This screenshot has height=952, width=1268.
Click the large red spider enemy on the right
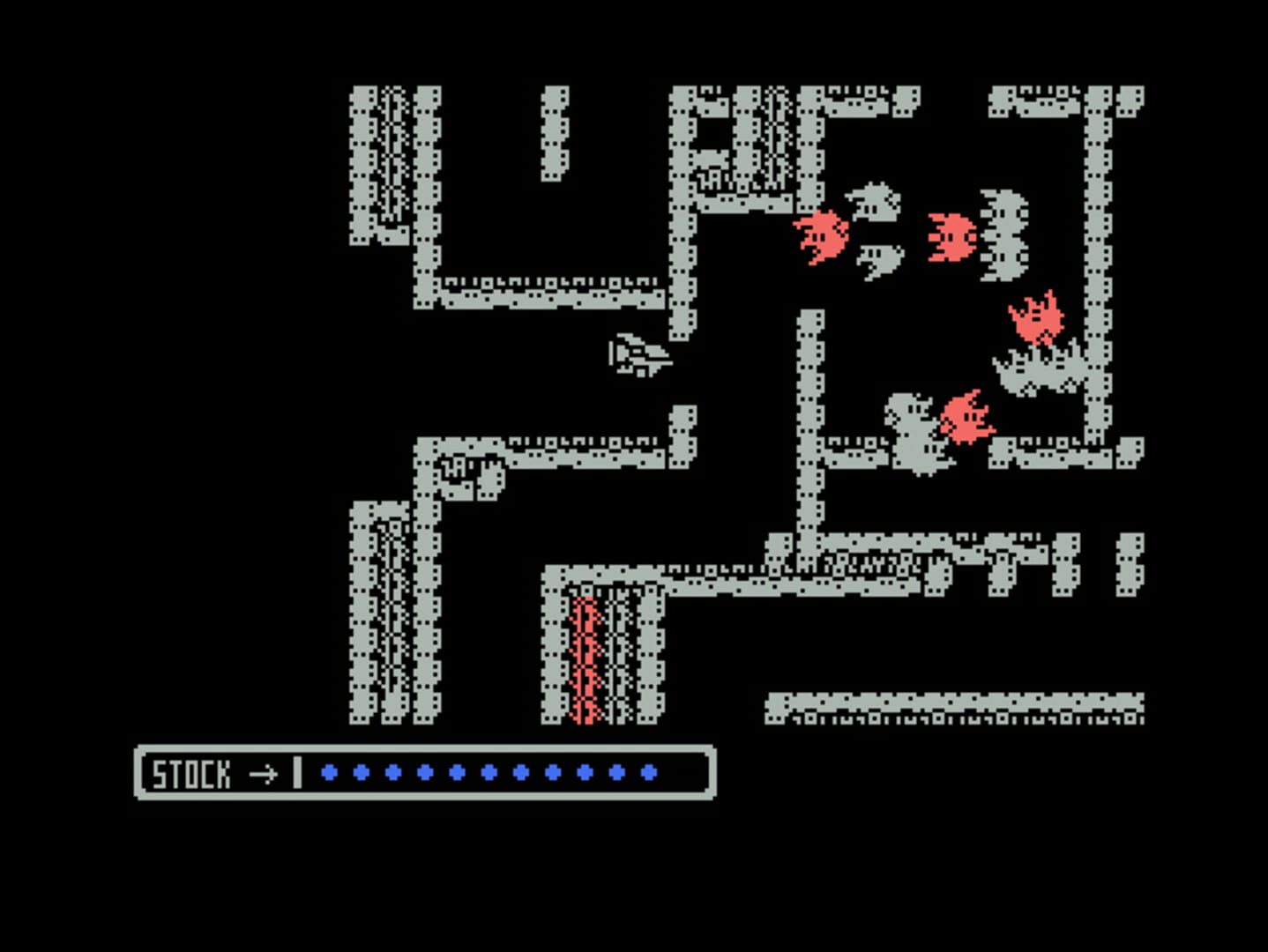[1036, 317]
